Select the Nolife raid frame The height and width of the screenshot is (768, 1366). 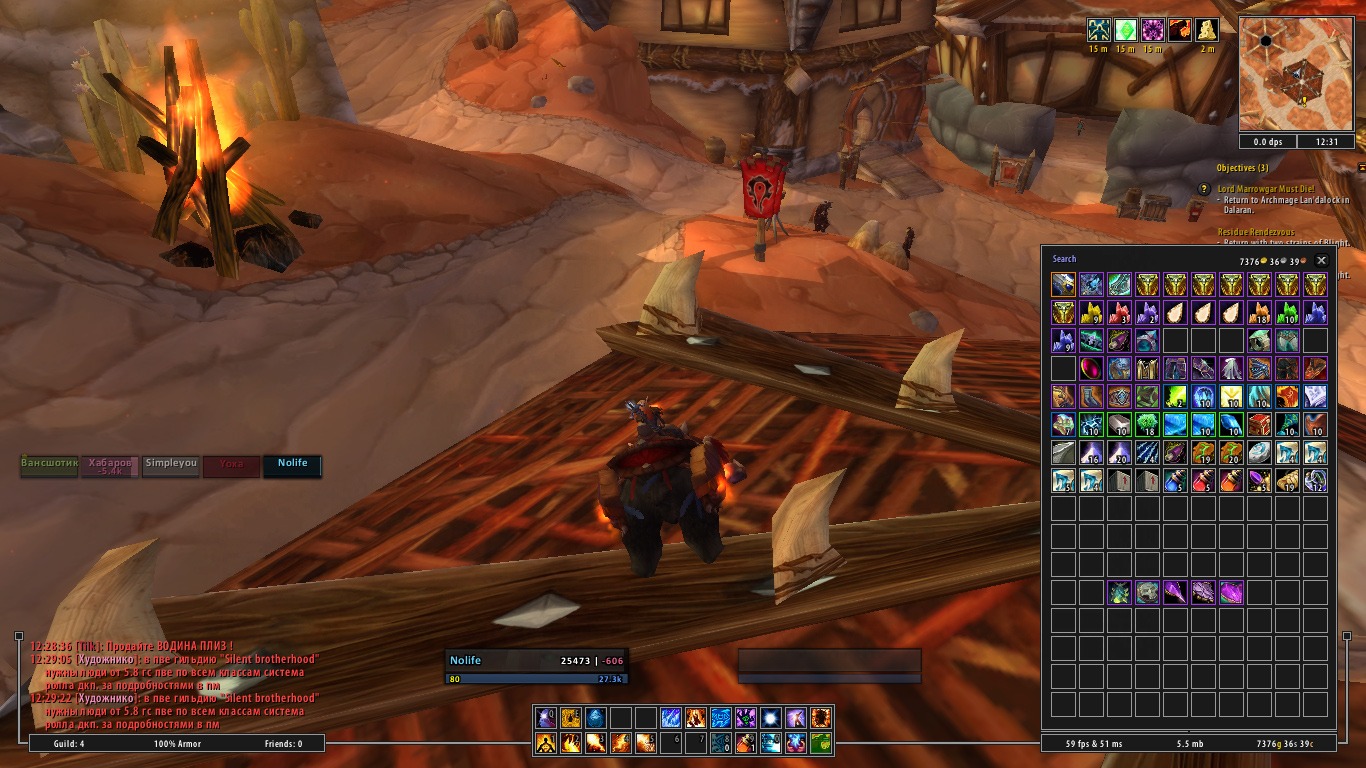coord(292,466)
